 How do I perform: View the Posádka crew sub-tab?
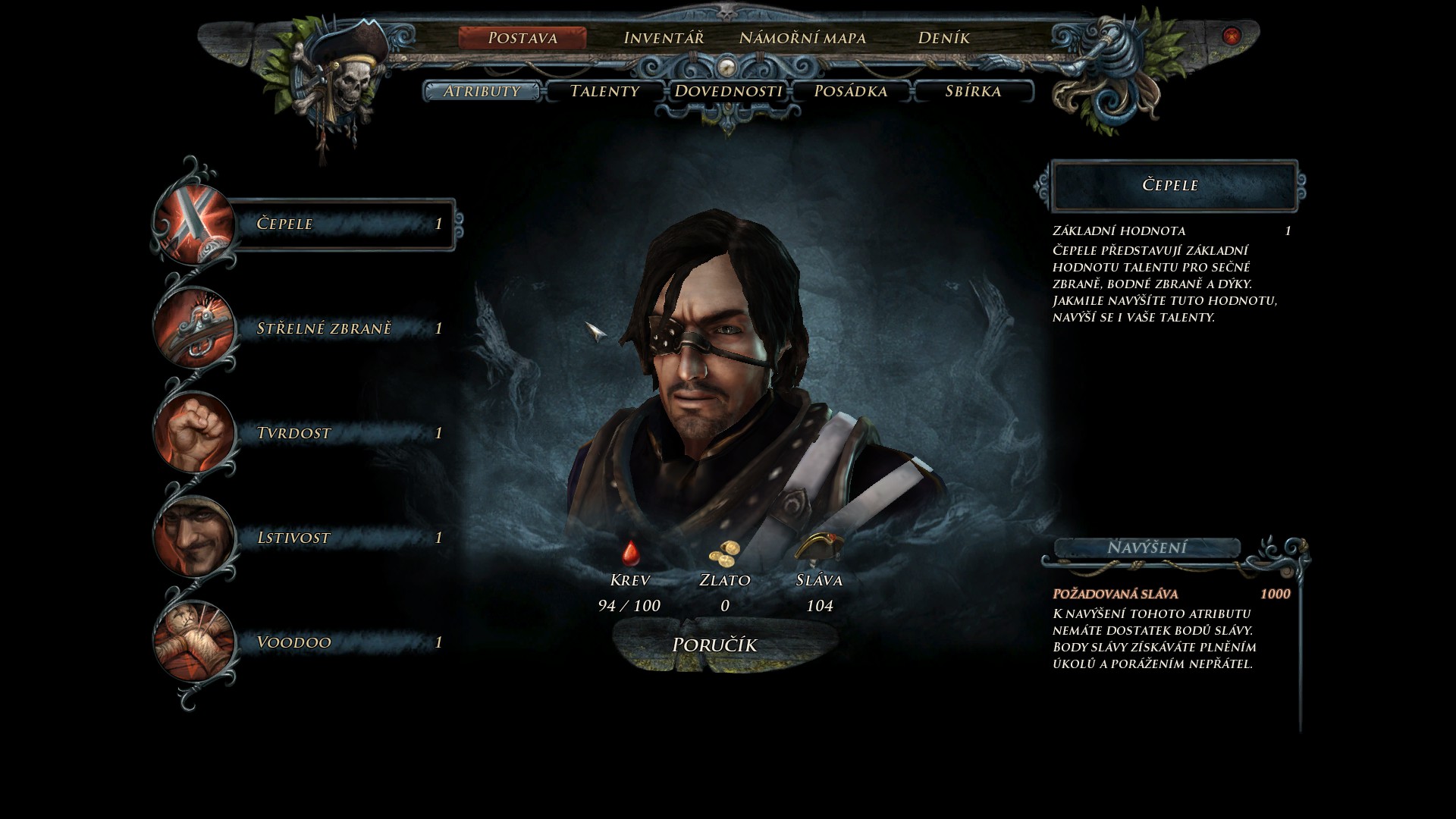tap(850, 91)
